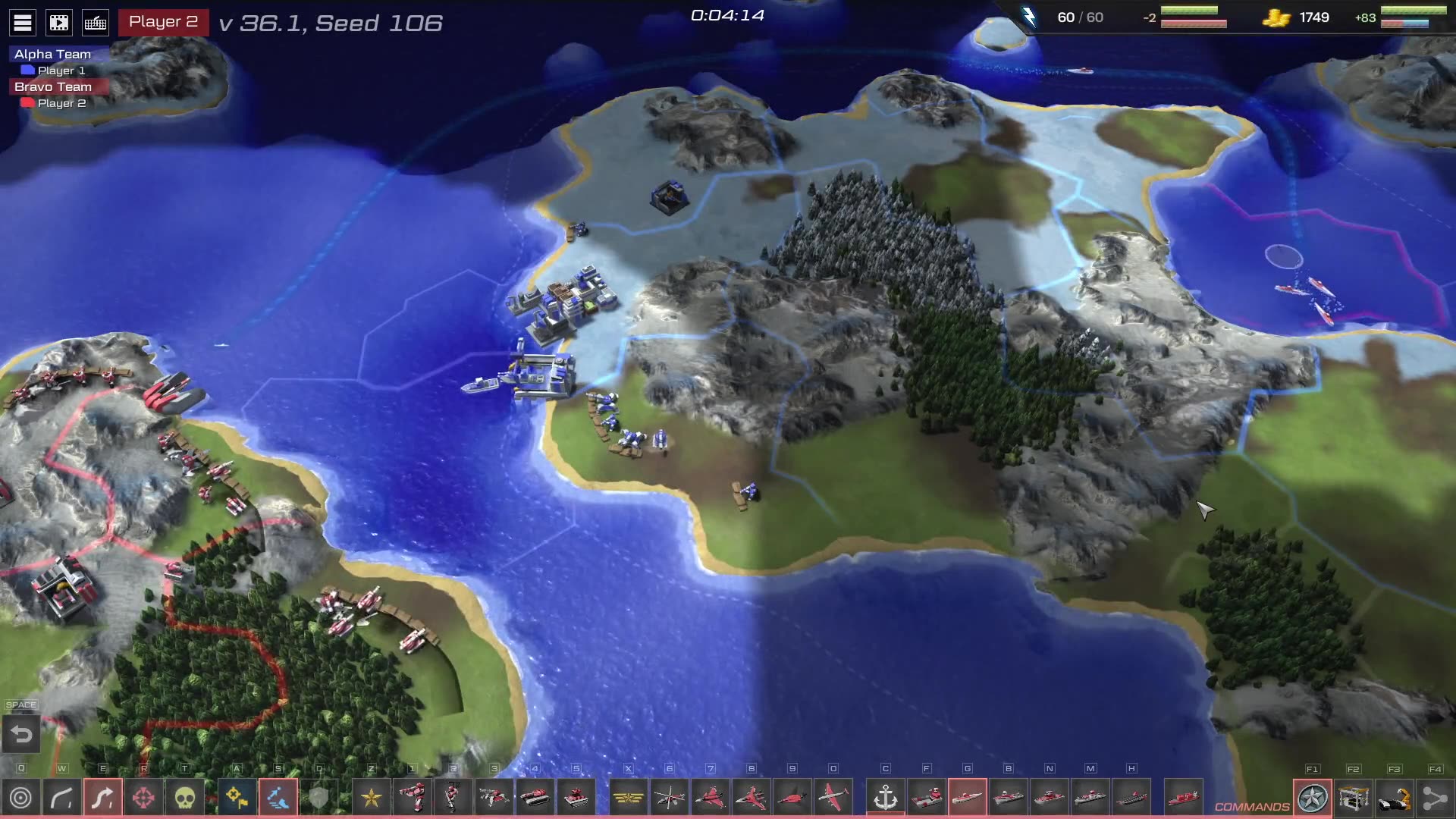The width and height of the screenshot is (1456, 819).
Task: Open the building construction tab
Action: coord(1354,798)
